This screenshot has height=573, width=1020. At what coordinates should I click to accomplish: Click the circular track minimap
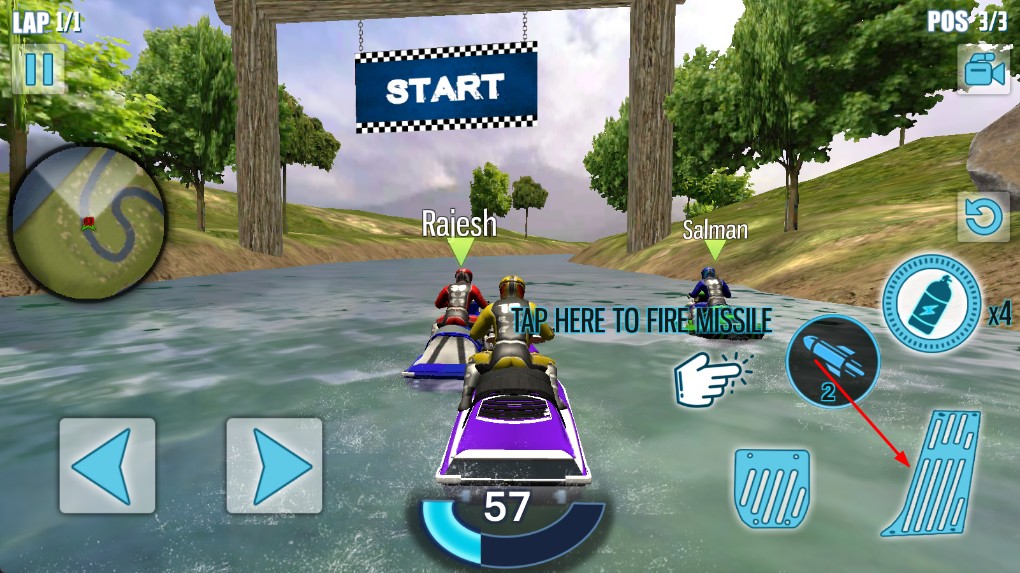(87, 222)
